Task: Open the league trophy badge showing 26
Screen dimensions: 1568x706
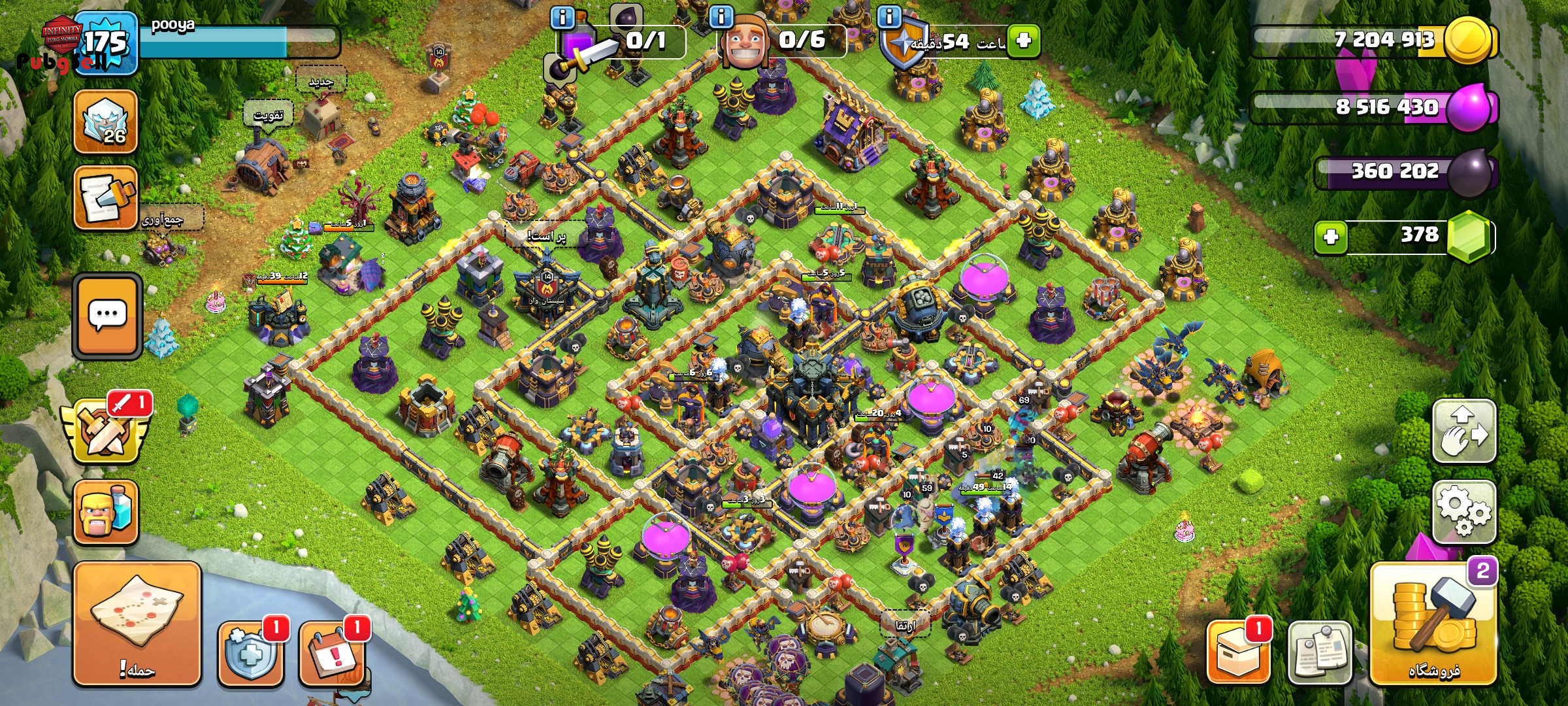Action: pyautogui.click(x=106, y=122)
